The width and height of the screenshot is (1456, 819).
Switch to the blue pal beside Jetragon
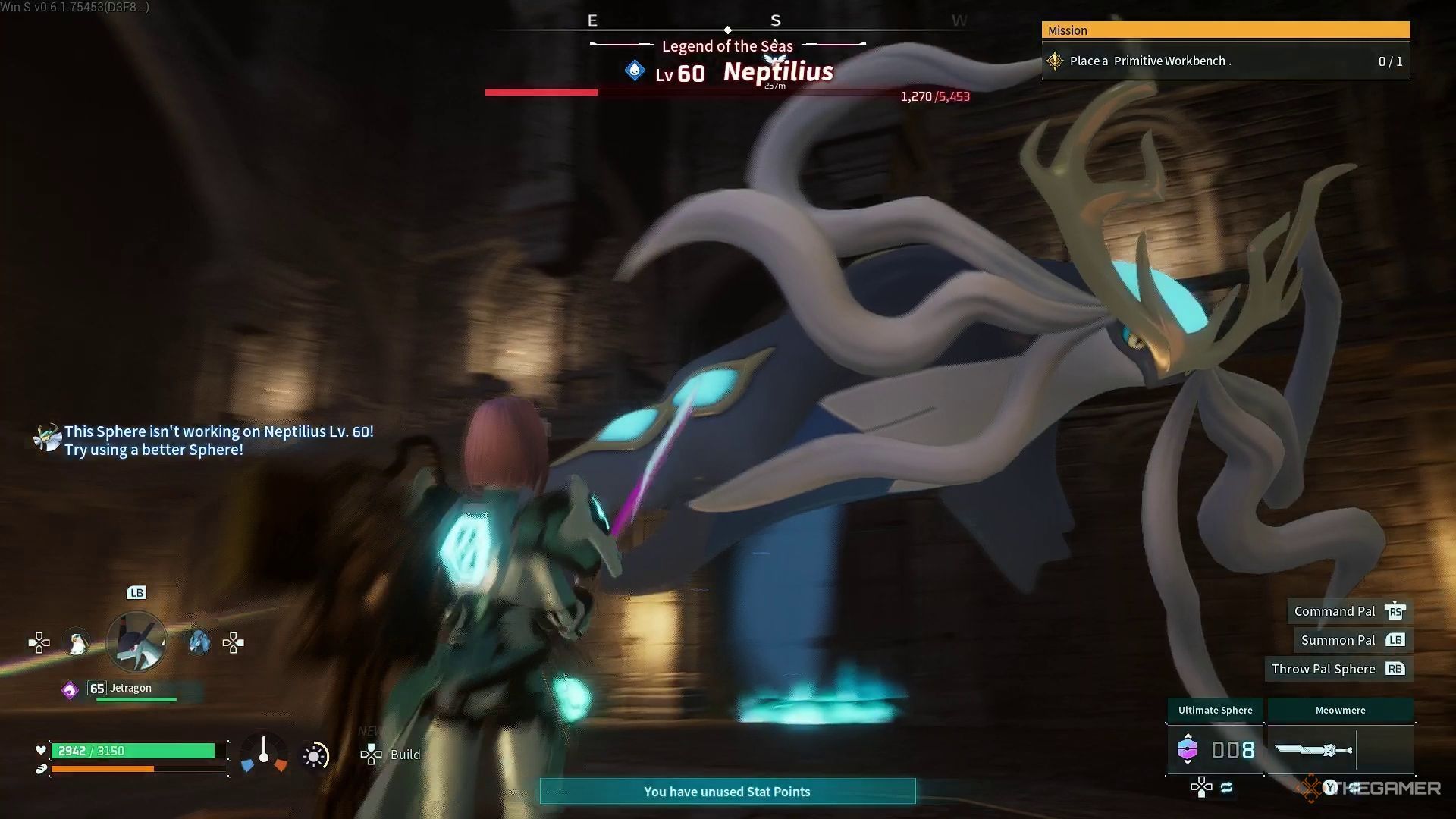coord(198,643)
